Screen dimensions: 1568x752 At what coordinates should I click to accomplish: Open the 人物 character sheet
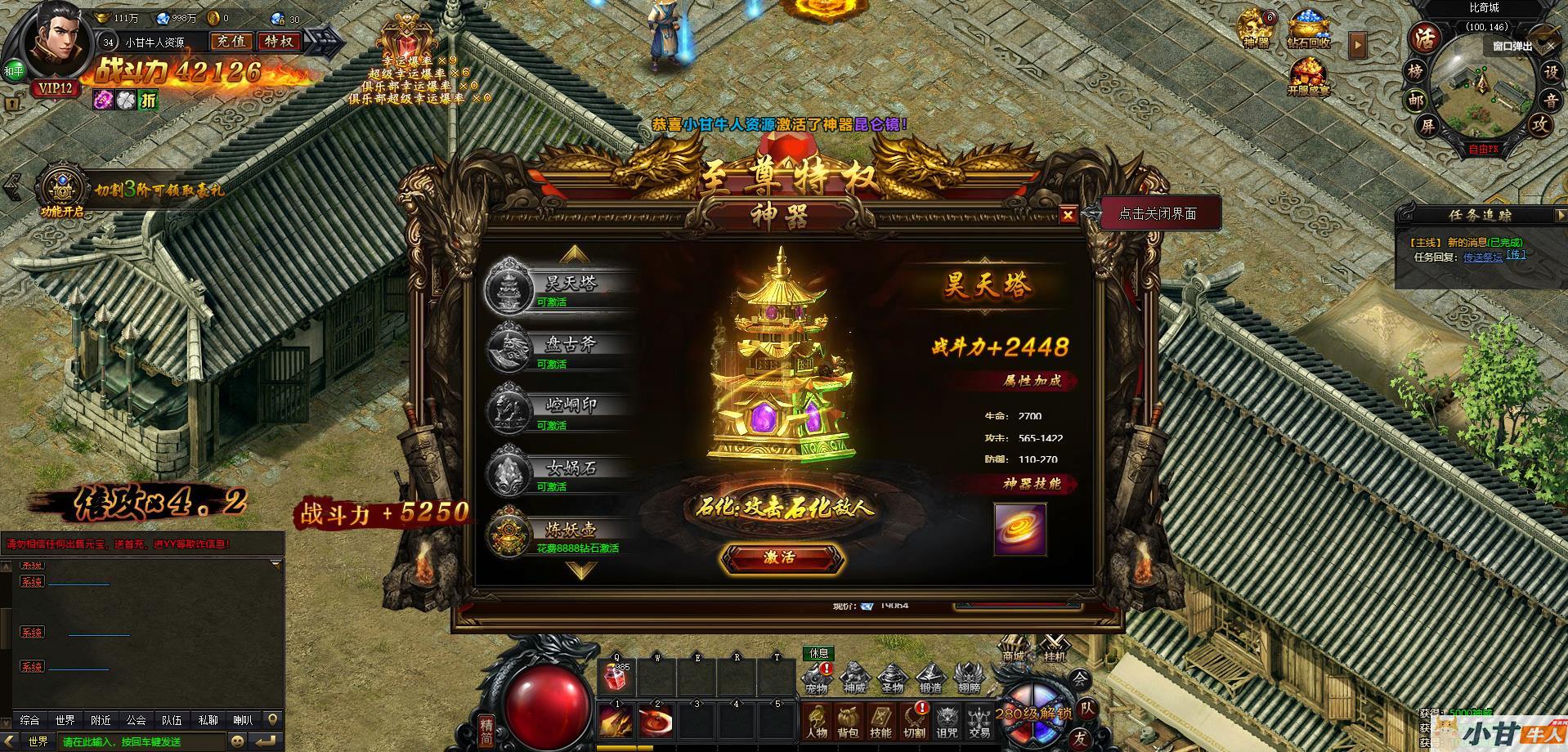point(816,722)
